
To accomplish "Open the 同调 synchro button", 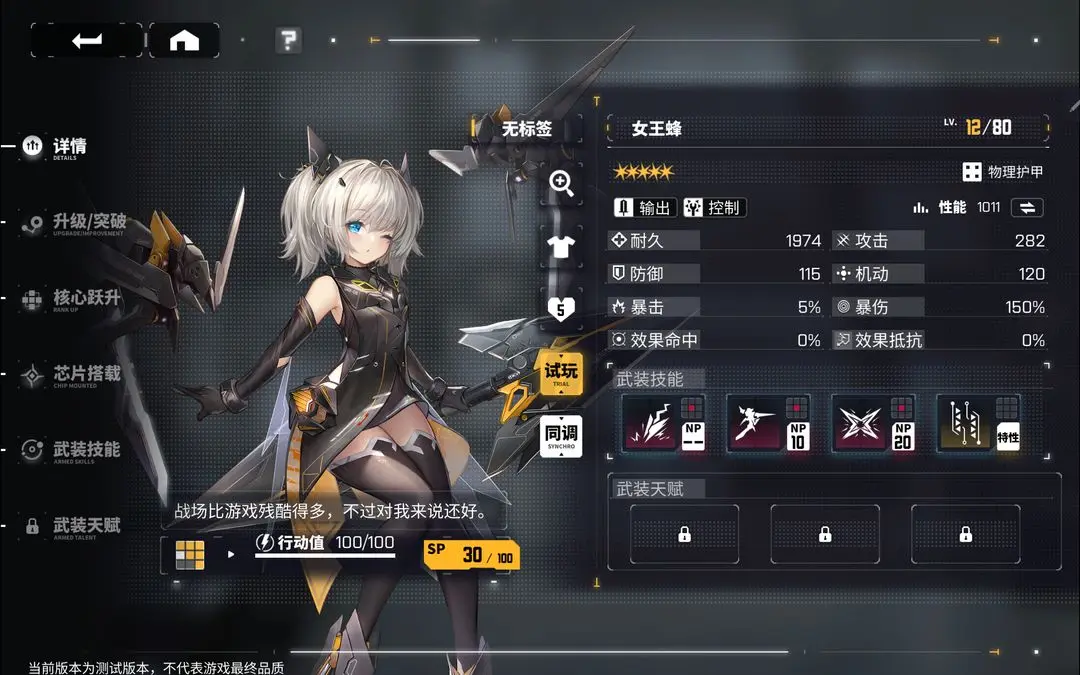I will tap(561, 436).
